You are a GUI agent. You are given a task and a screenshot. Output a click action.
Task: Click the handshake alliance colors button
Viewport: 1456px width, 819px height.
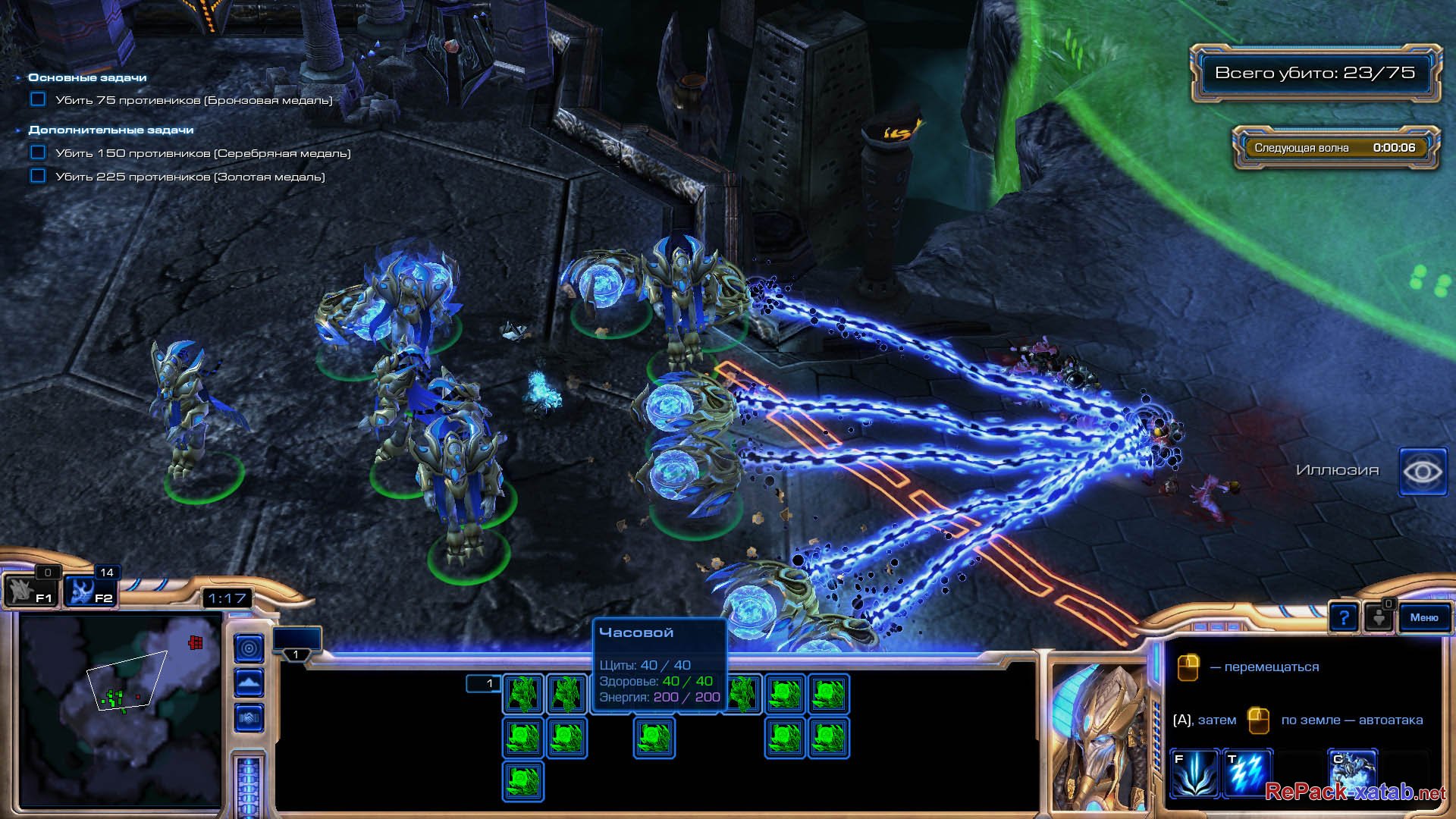click(249, 717)
